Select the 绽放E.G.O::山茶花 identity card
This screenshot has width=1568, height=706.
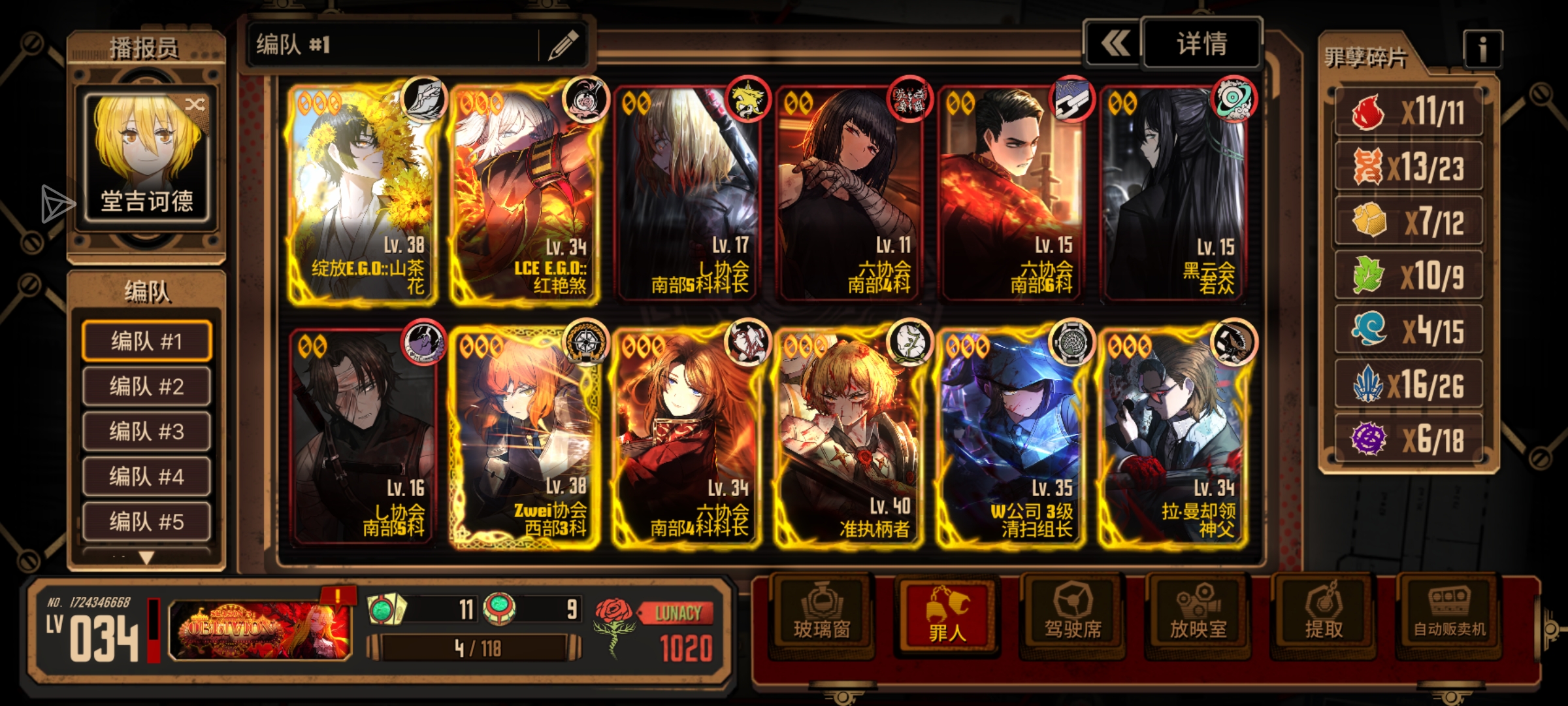click(x=363, y=194)
